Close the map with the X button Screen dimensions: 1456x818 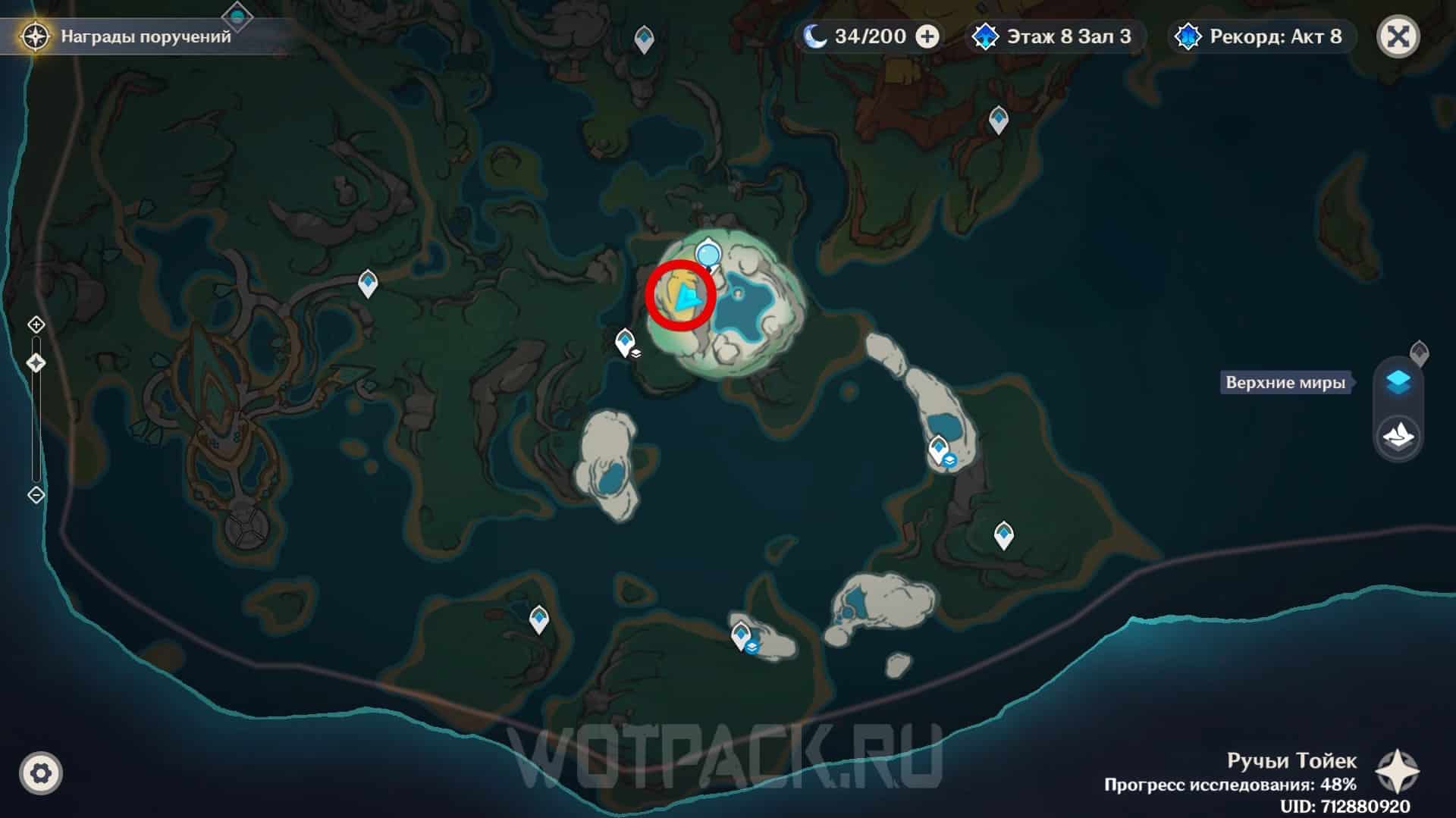1398,36
